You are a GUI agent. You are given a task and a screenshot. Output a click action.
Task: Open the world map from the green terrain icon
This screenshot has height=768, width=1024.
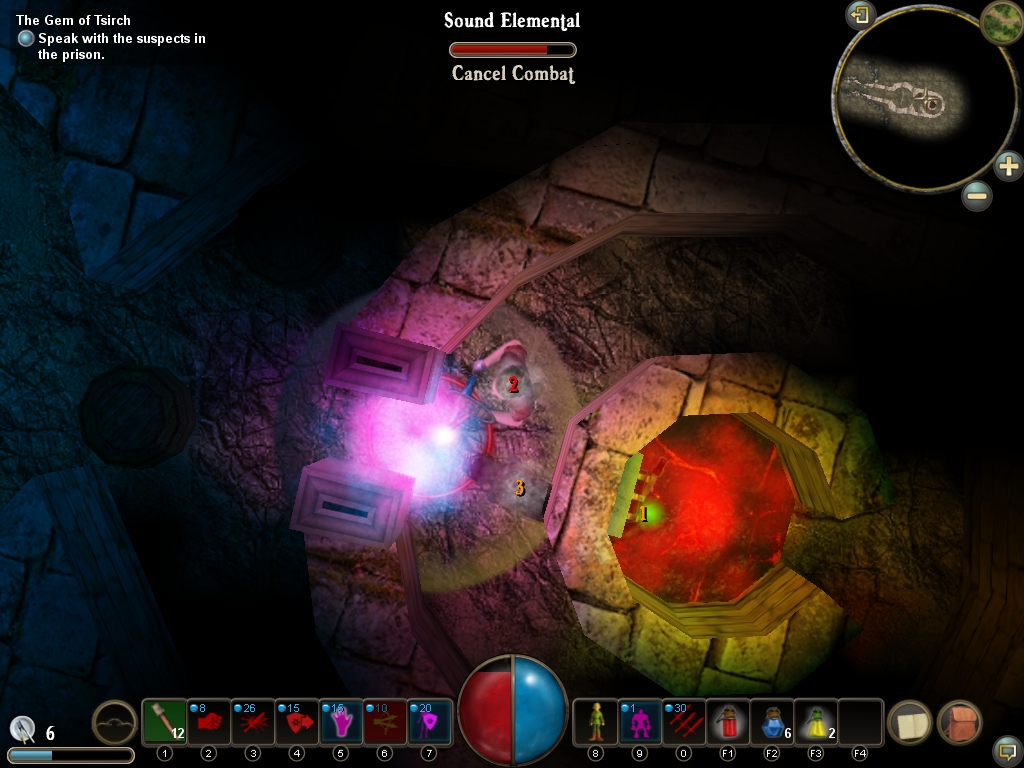coord(1000,20)
